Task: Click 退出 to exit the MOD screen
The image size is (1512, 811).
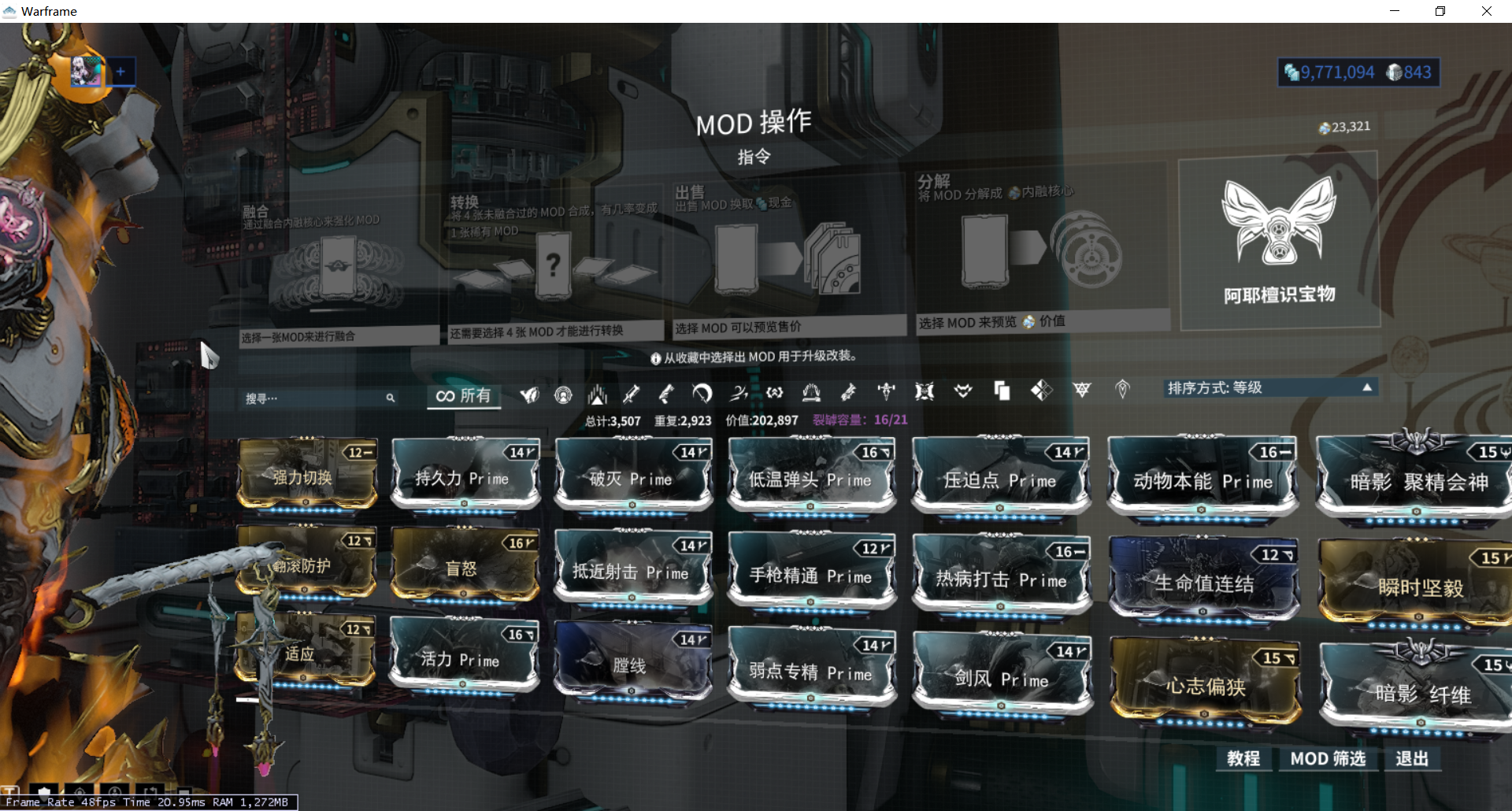Action: (x=1412, y=758)
